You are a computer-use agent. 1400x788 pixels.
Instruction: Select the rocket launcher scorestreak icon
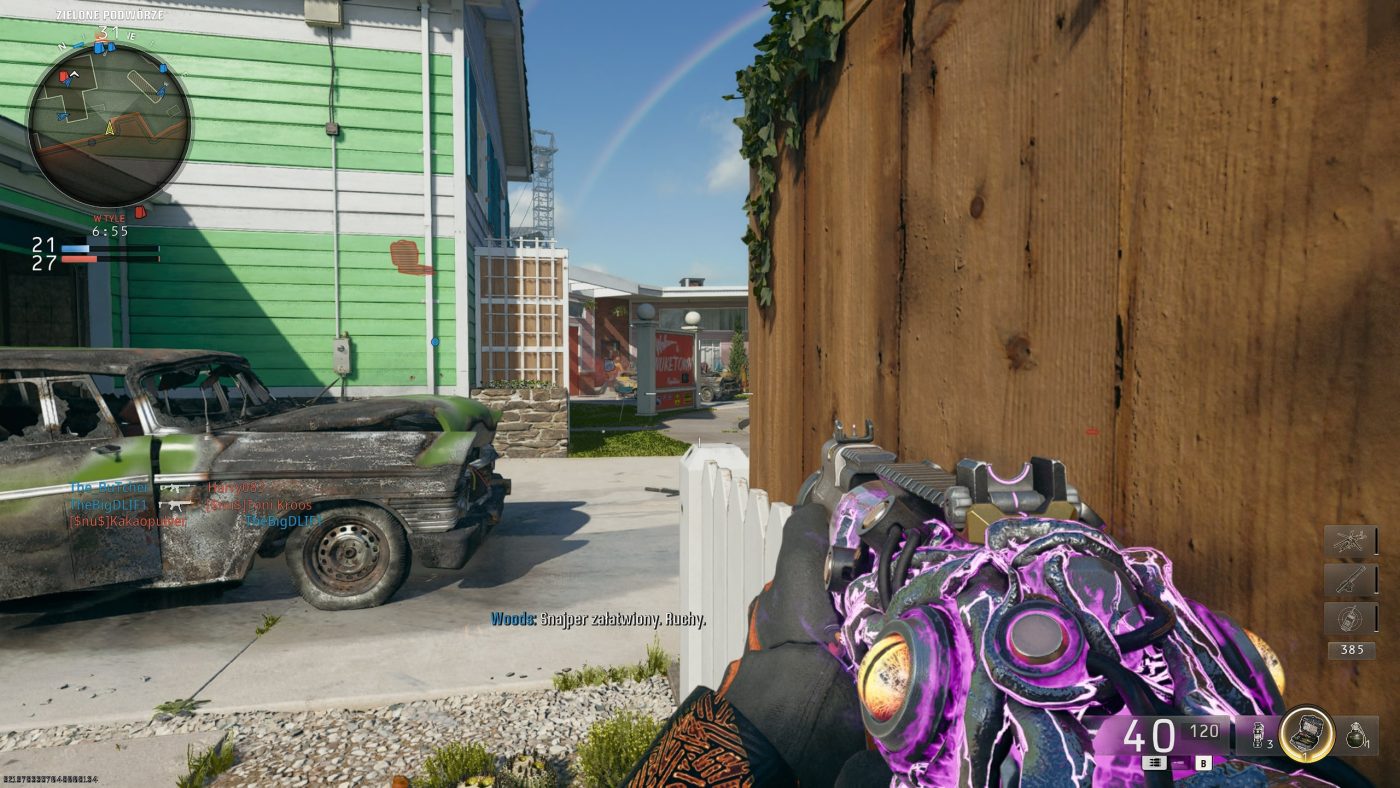1350,580
